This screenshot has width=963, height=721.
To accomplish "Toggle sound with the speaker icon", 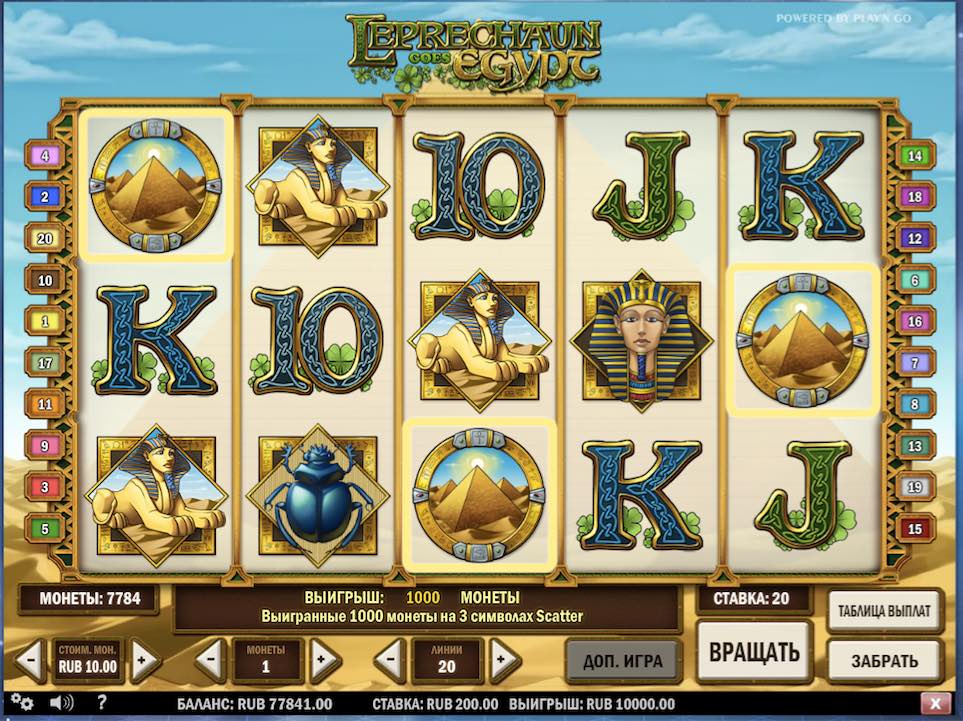I will [59, 702].
